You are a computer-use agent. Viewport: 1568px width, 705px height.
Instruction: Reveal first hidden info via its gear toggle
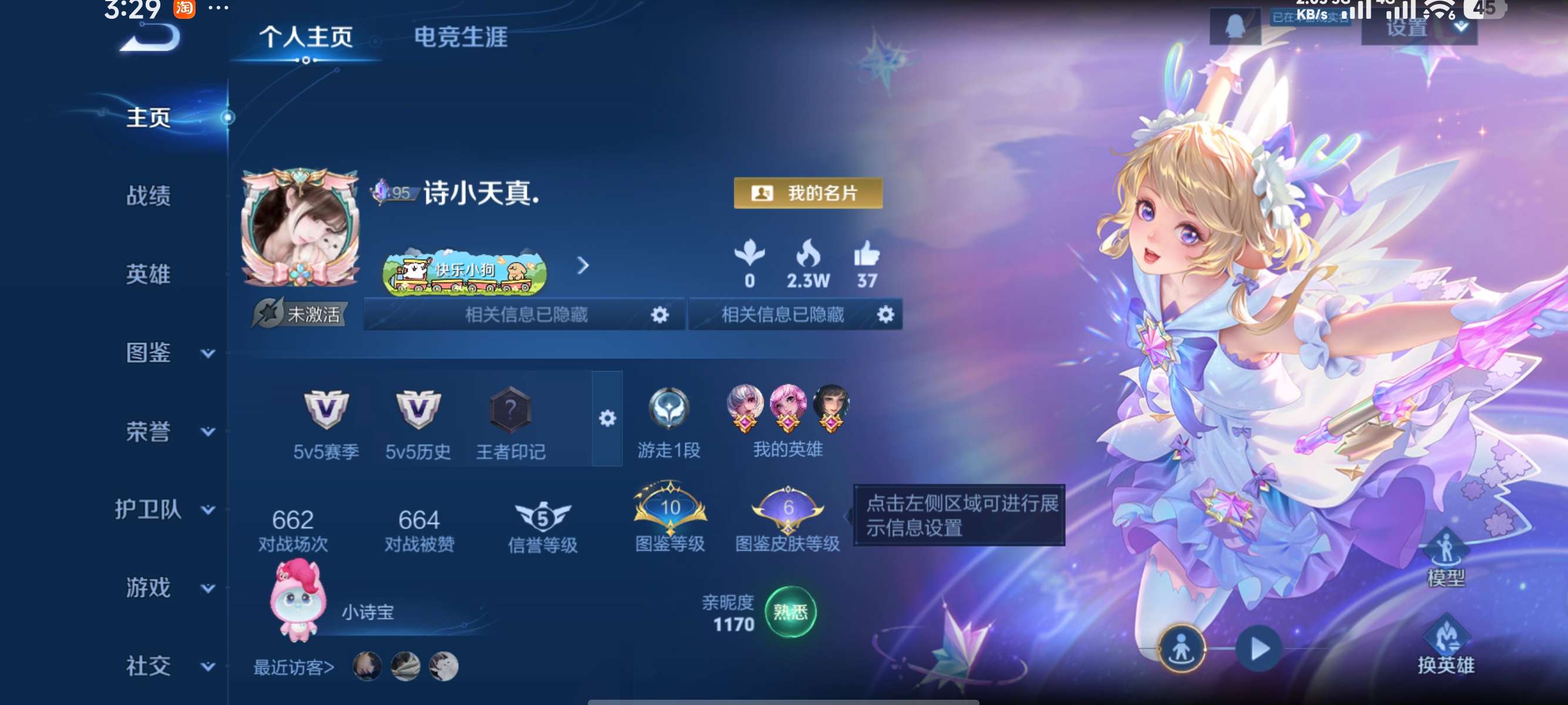[661, 315]
